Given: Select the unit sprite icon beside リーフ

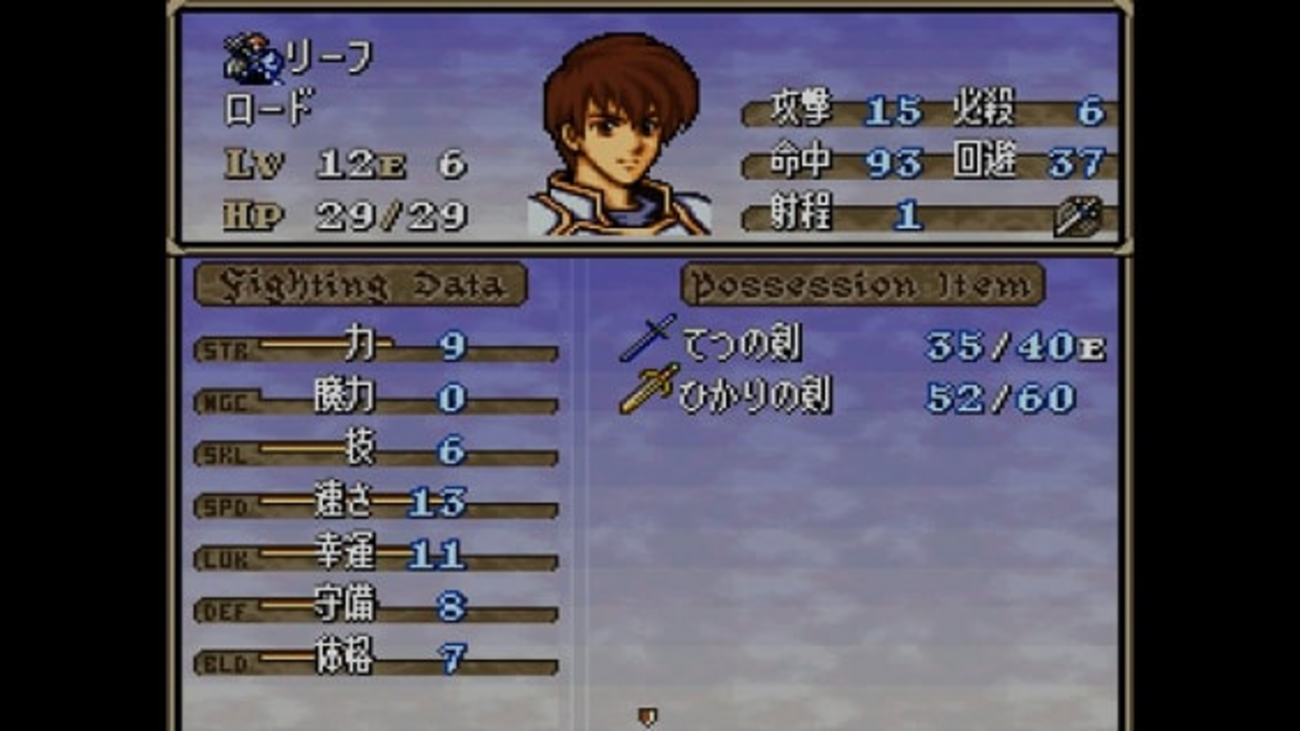Looking at the screenshot, I should pyautogui.click(x=252, y=62).
